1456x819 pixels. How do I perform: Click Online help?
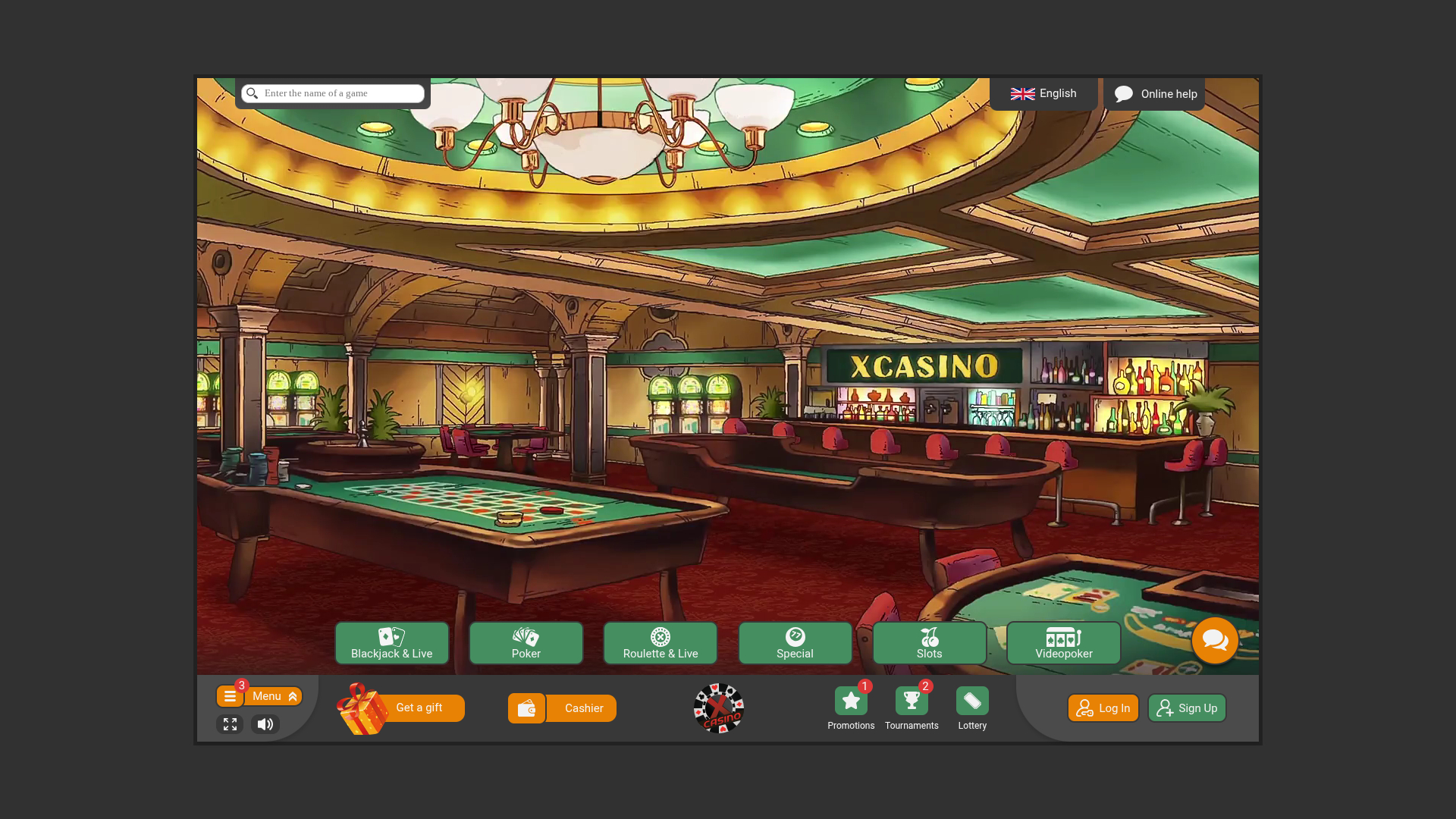coord(1155,93)
